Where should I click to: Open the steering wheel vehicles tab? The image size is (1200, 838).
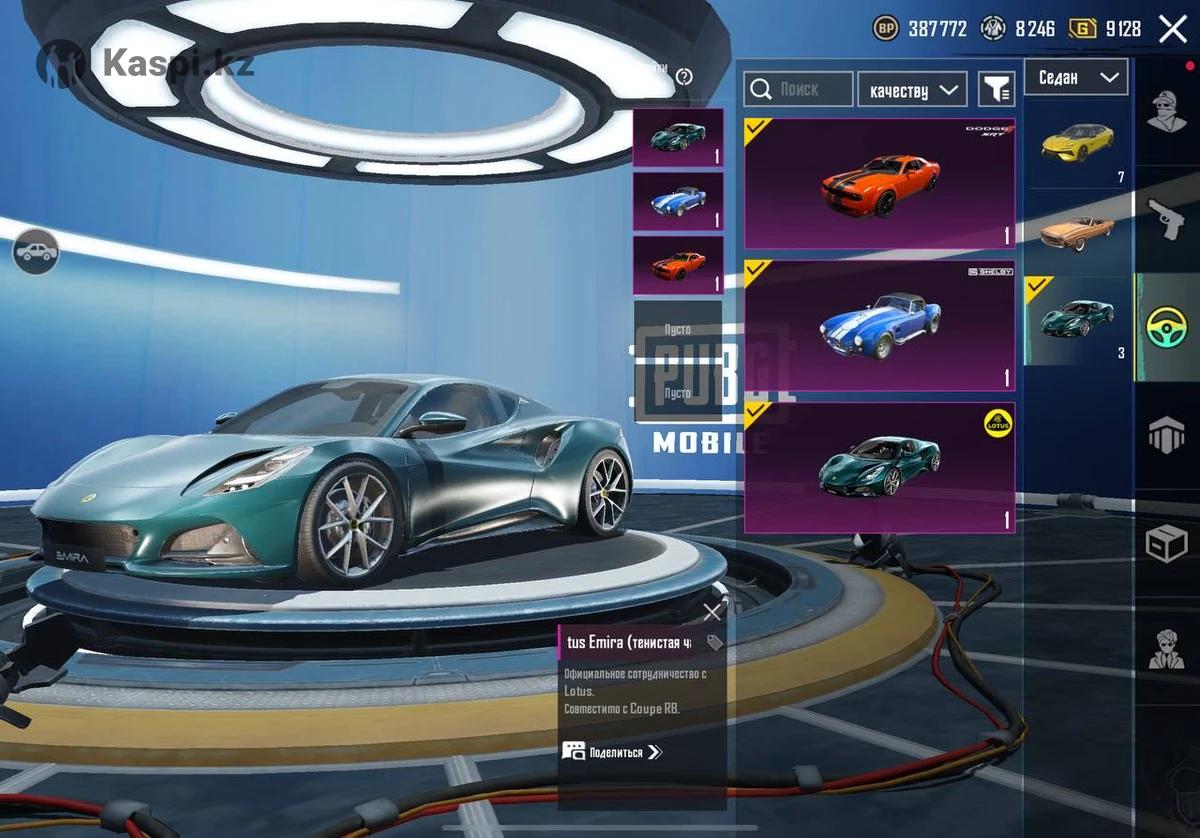tap(1166, 327)
